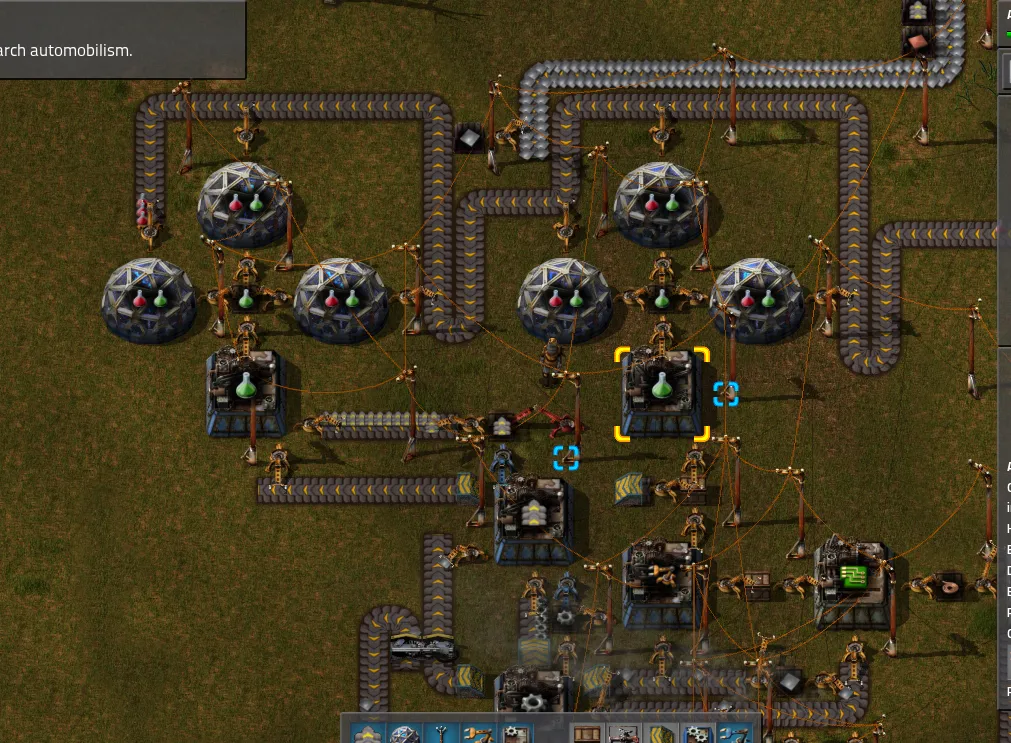
Task: Pick the blue fast inserter slot
Action: (732, 735)
